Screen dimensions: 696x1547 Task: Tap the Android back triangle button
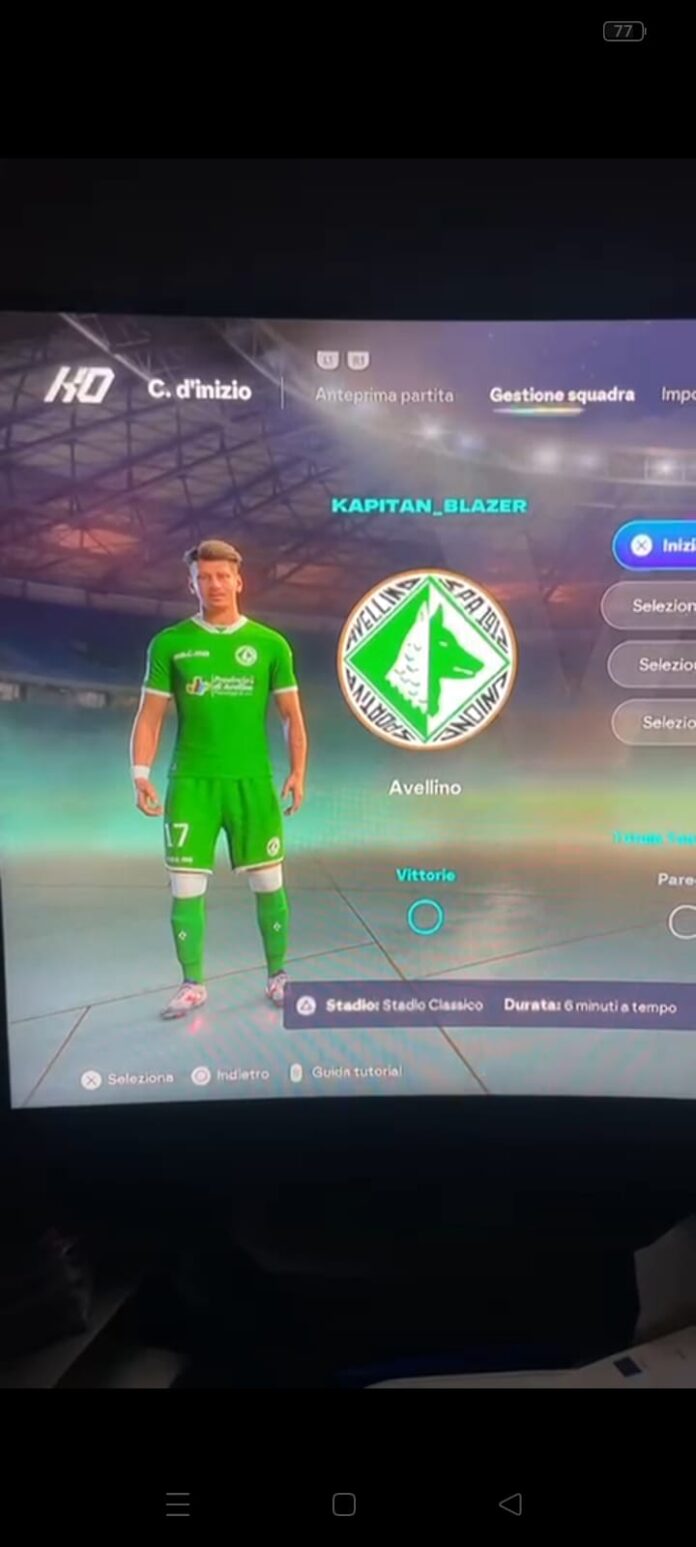(510, 1504)
